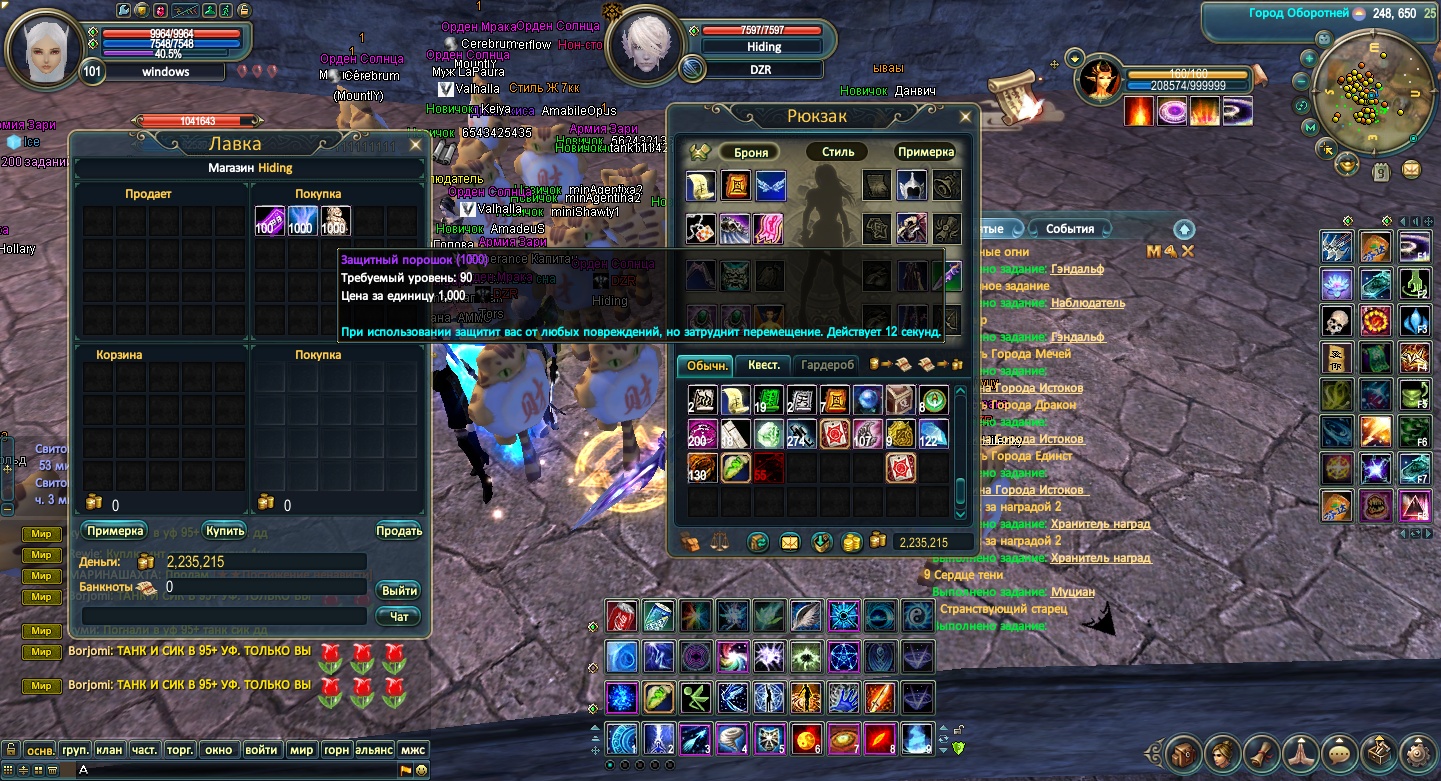
Task: Click the Купить button in the shop
Action: coord(224,530)
